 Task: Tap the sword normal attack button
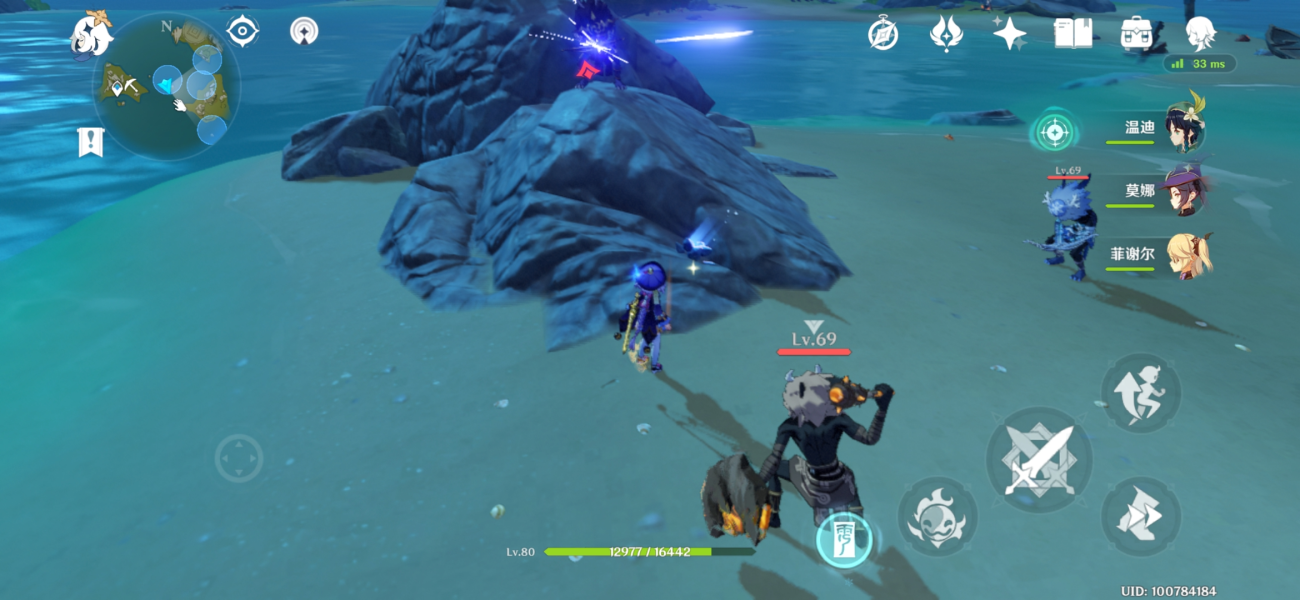pos(1039,460)
